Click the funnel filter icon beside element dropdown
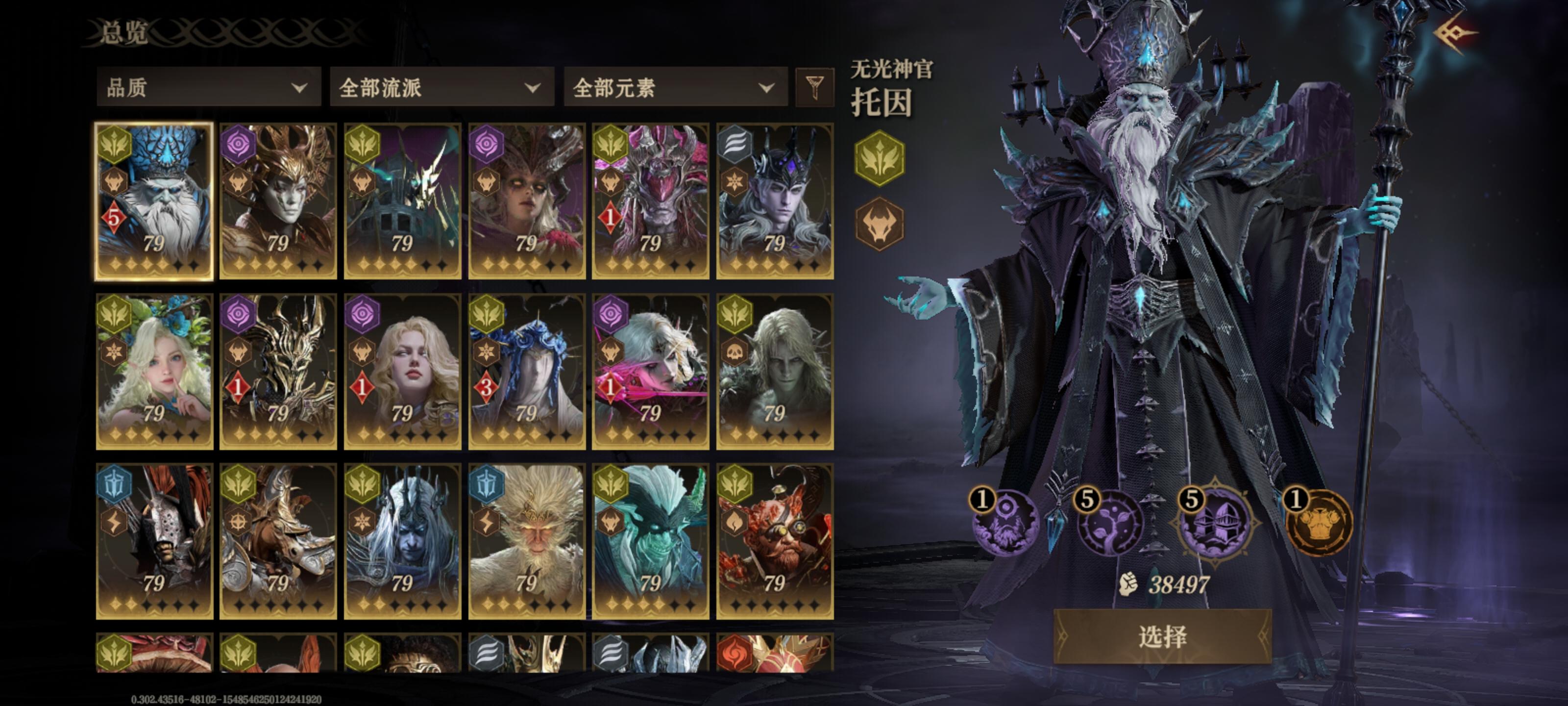Image resolution: width=1568 pixels, height=706 pixels. (x=816, y=88)
